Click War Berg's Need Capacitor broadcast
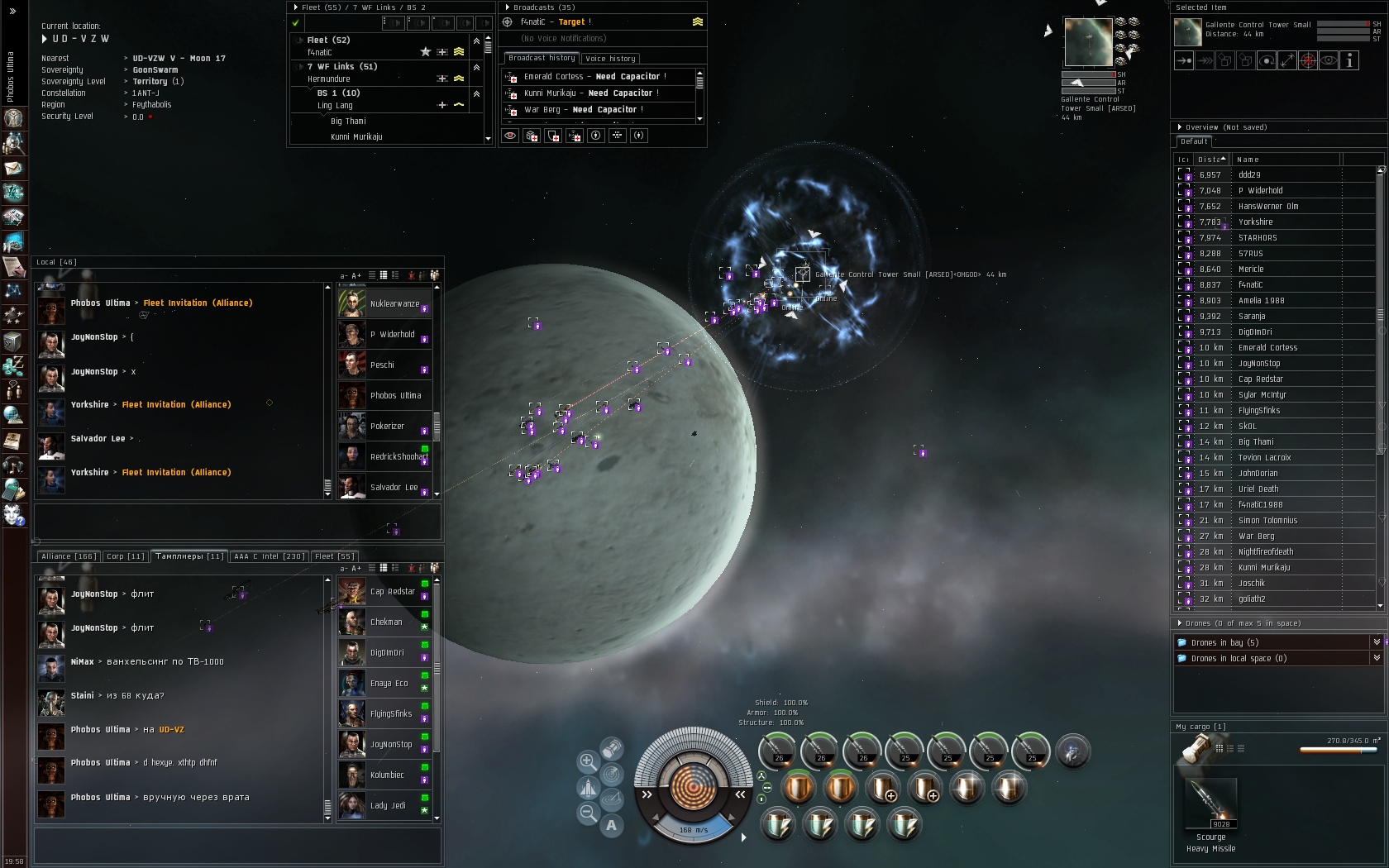The width and height of the screenshot is (1389, 868). coord(583,109)
